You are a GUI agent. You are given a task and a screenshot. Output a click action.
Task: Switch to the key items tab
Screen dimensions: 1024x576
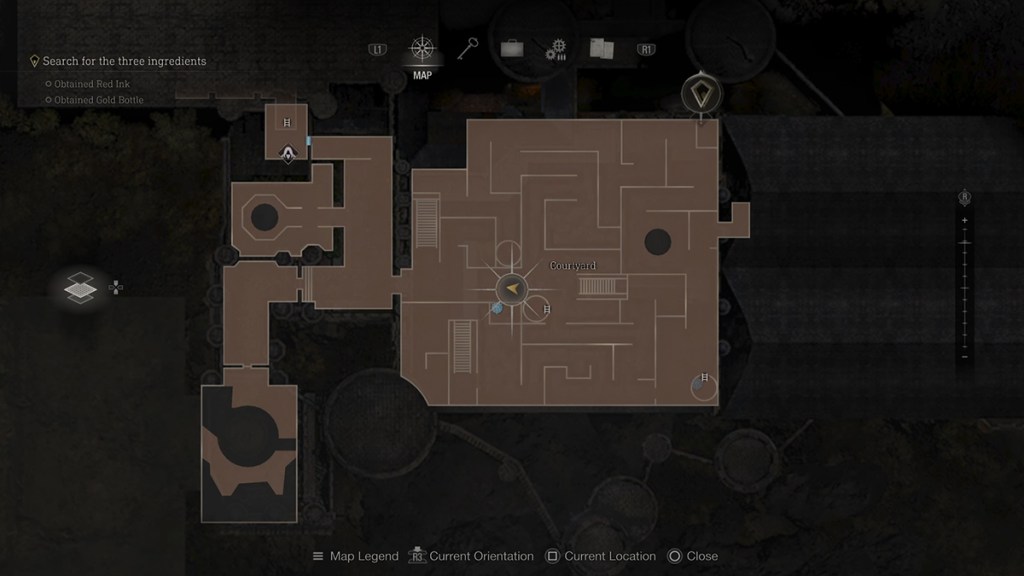coord(468,48)
